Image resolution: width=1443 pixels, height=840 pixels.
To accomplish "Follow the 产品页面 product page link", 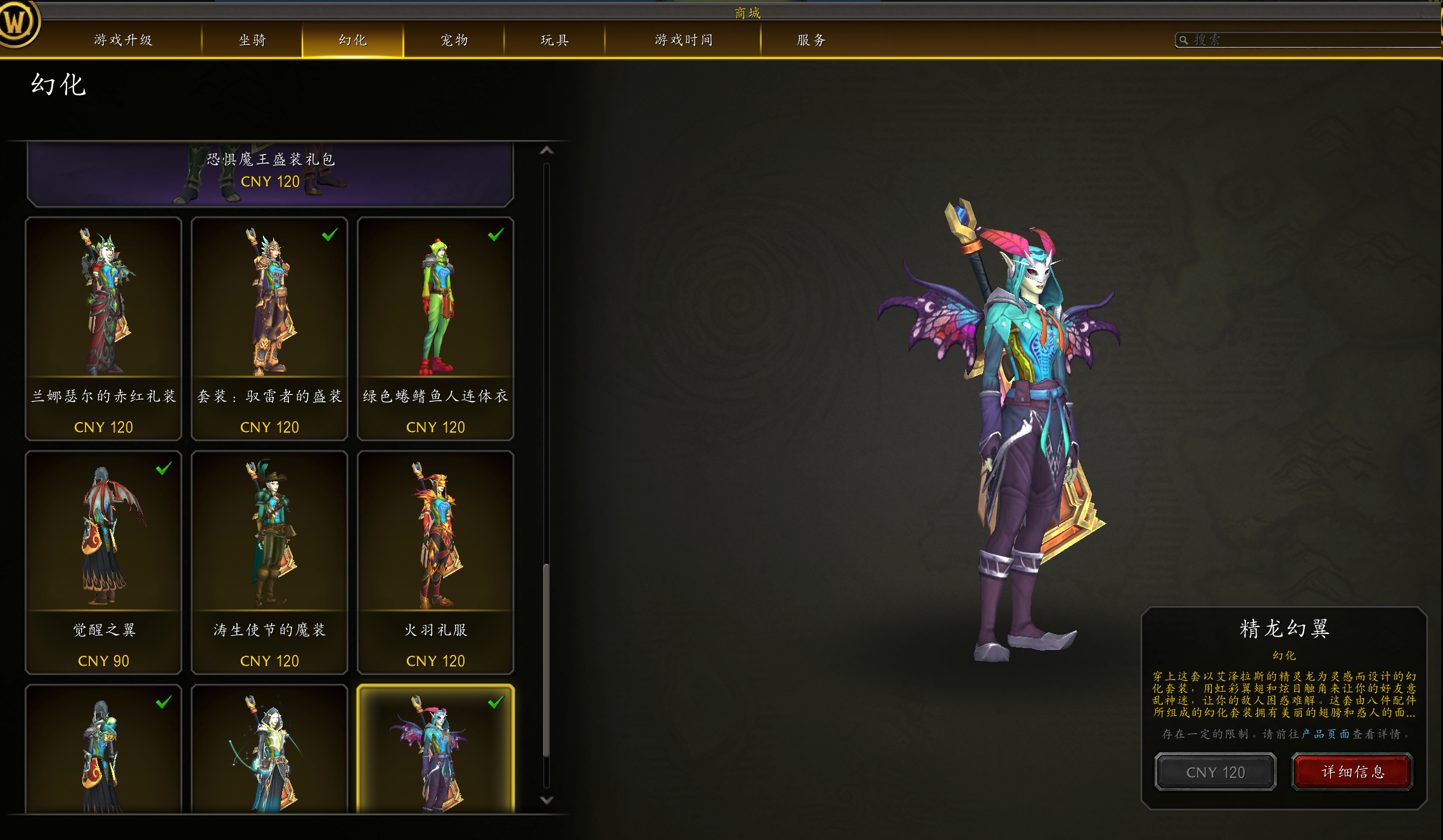I will (x=1325, y=734).
